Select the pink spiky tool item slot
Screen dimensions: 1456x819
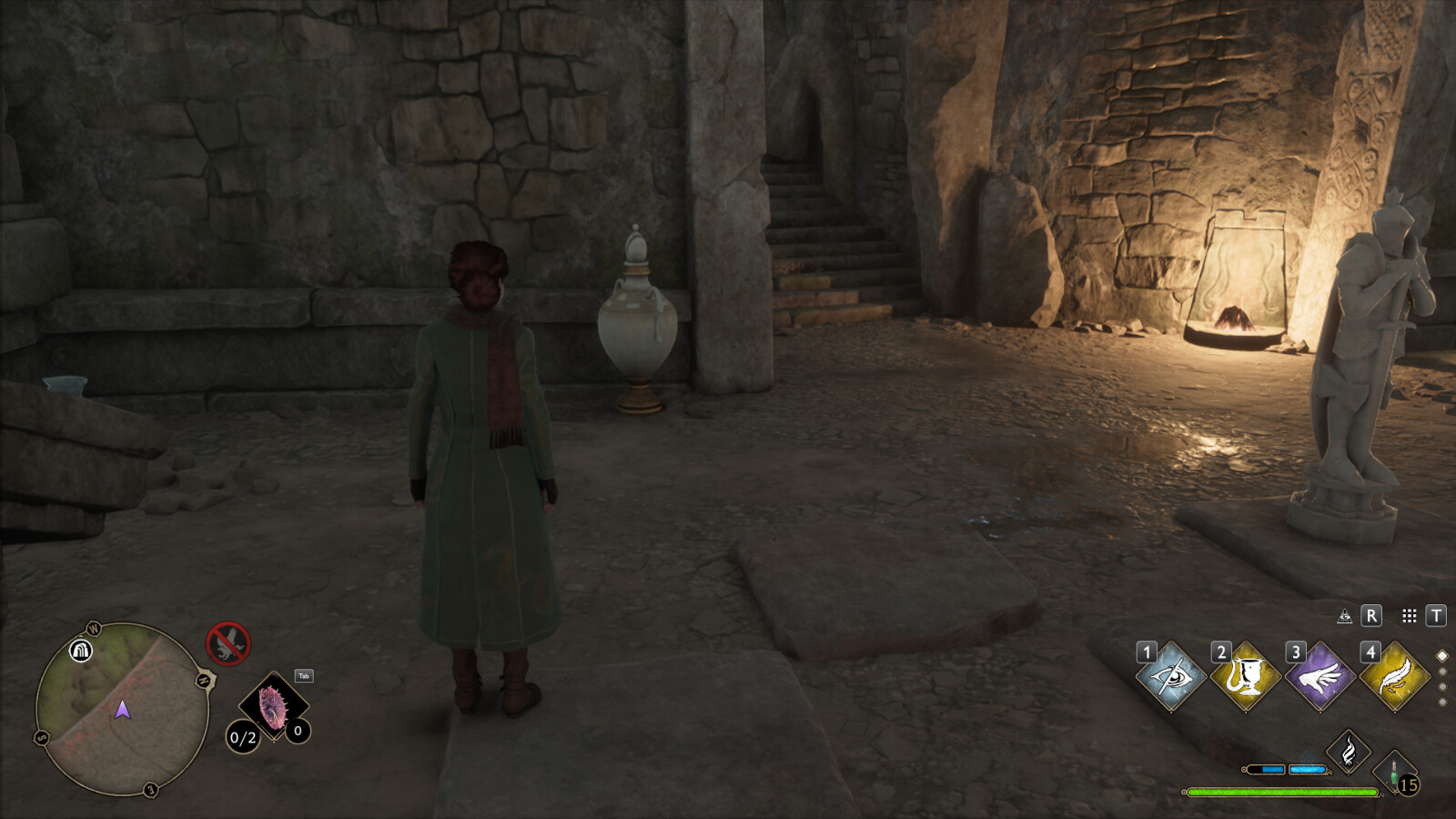click(273, 707)
